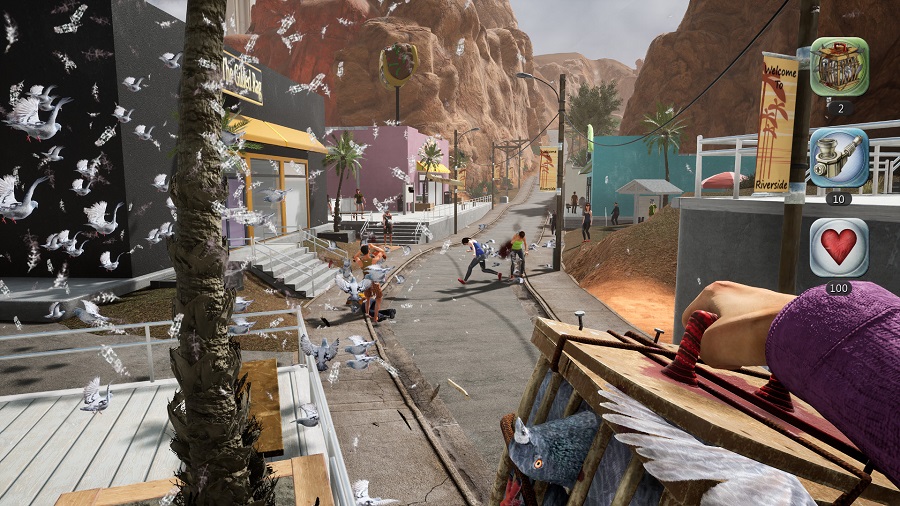Choose the red heart health icon
This screenshot has width=900, height=506.
(x=838, y=247)
